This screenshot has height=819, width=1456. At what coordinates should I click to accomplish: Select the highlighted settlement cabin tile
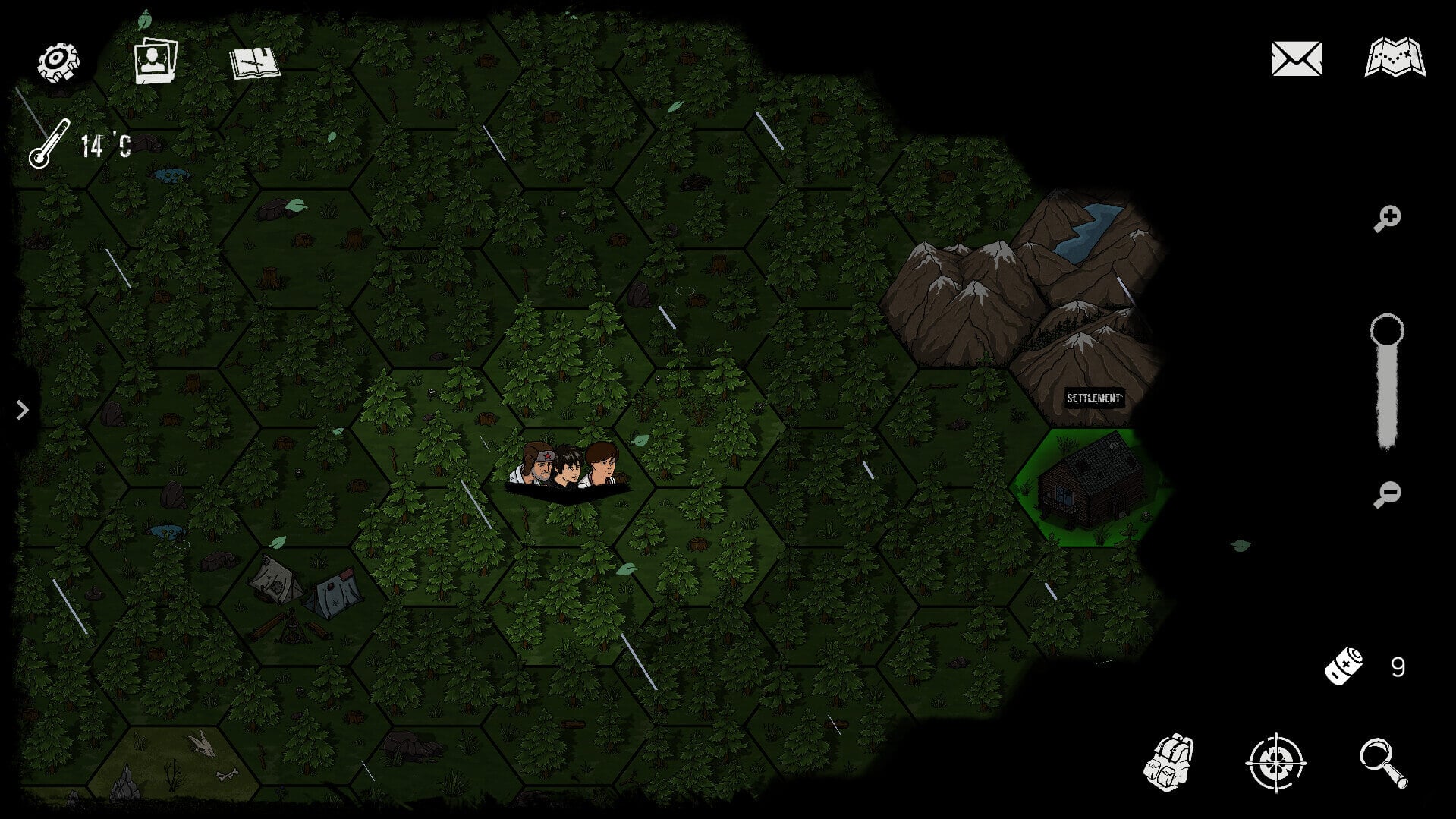[x=1091, y=487]
